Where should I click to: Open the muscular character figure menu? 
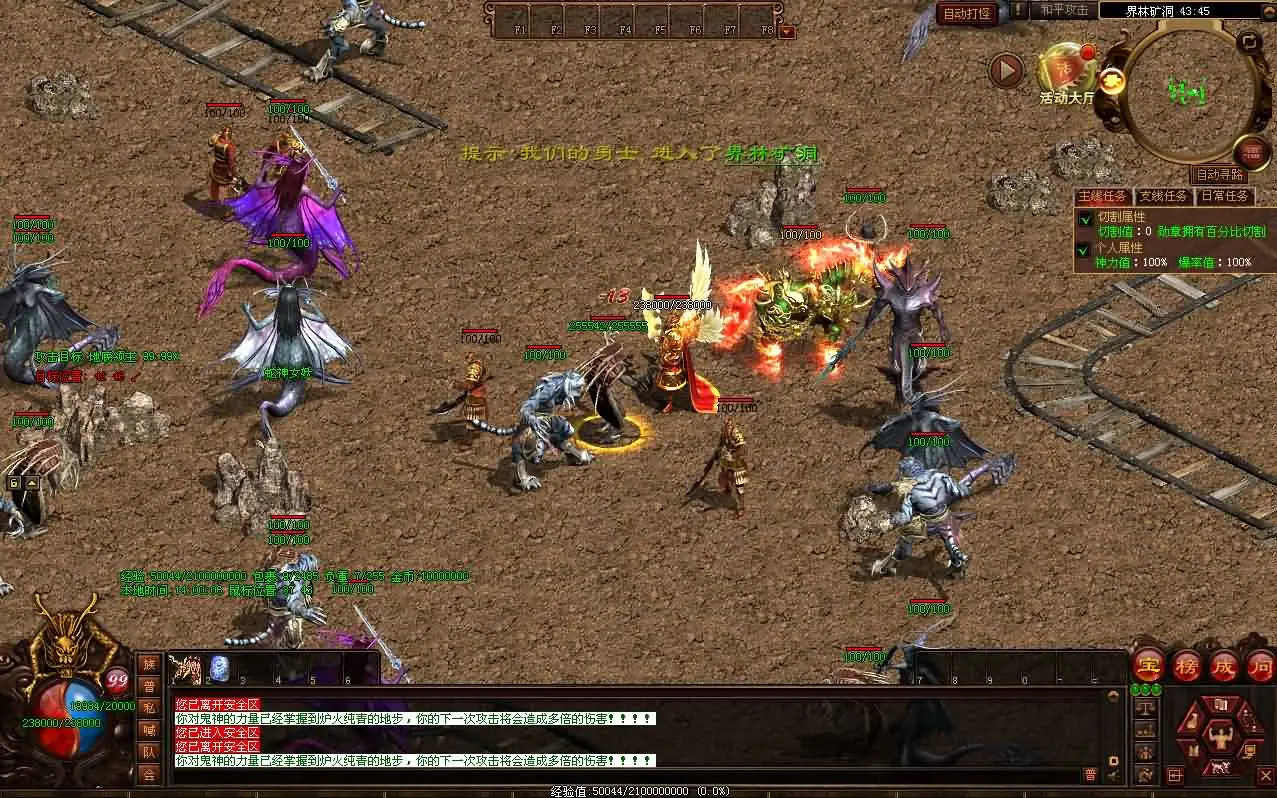click(x=1219, y=738)
